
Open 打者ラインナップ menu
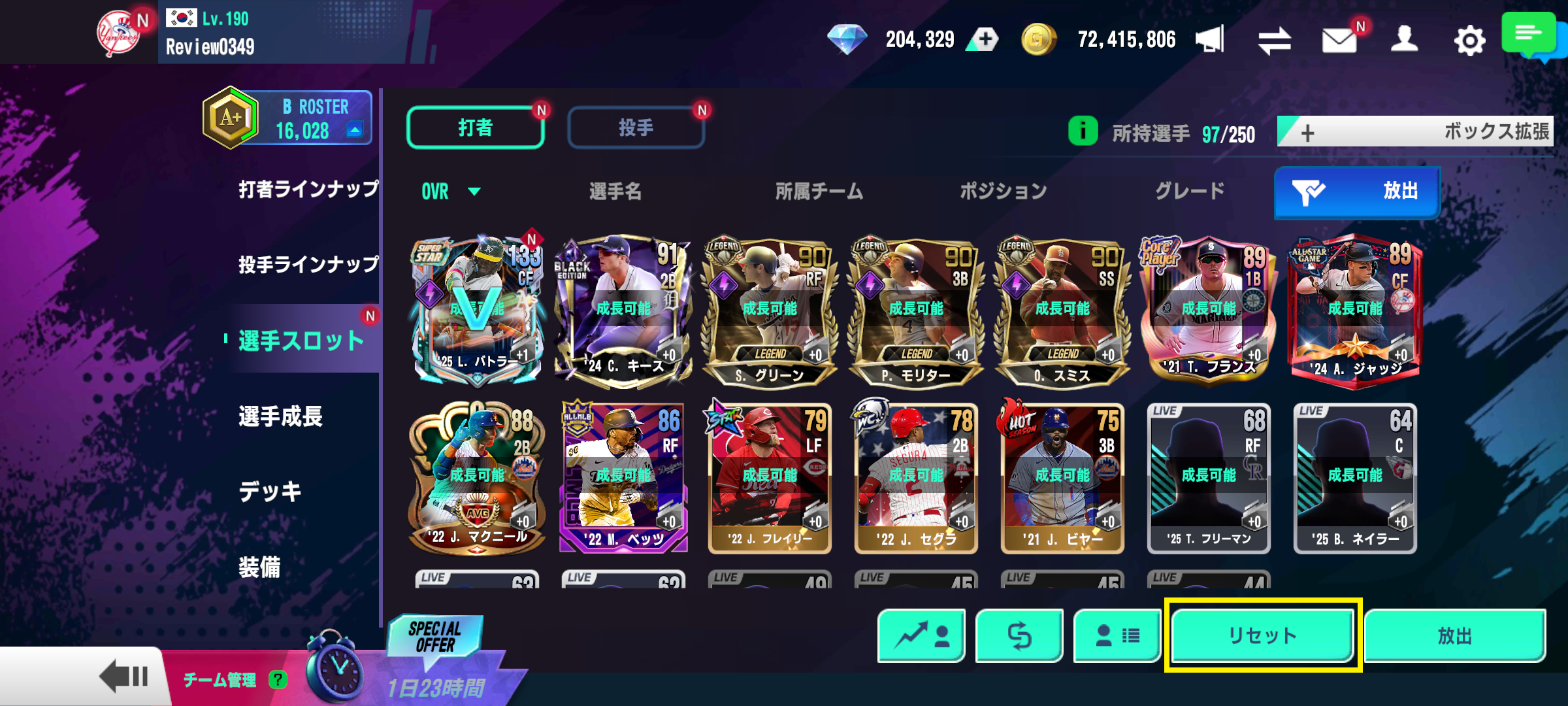coord(308,190)
